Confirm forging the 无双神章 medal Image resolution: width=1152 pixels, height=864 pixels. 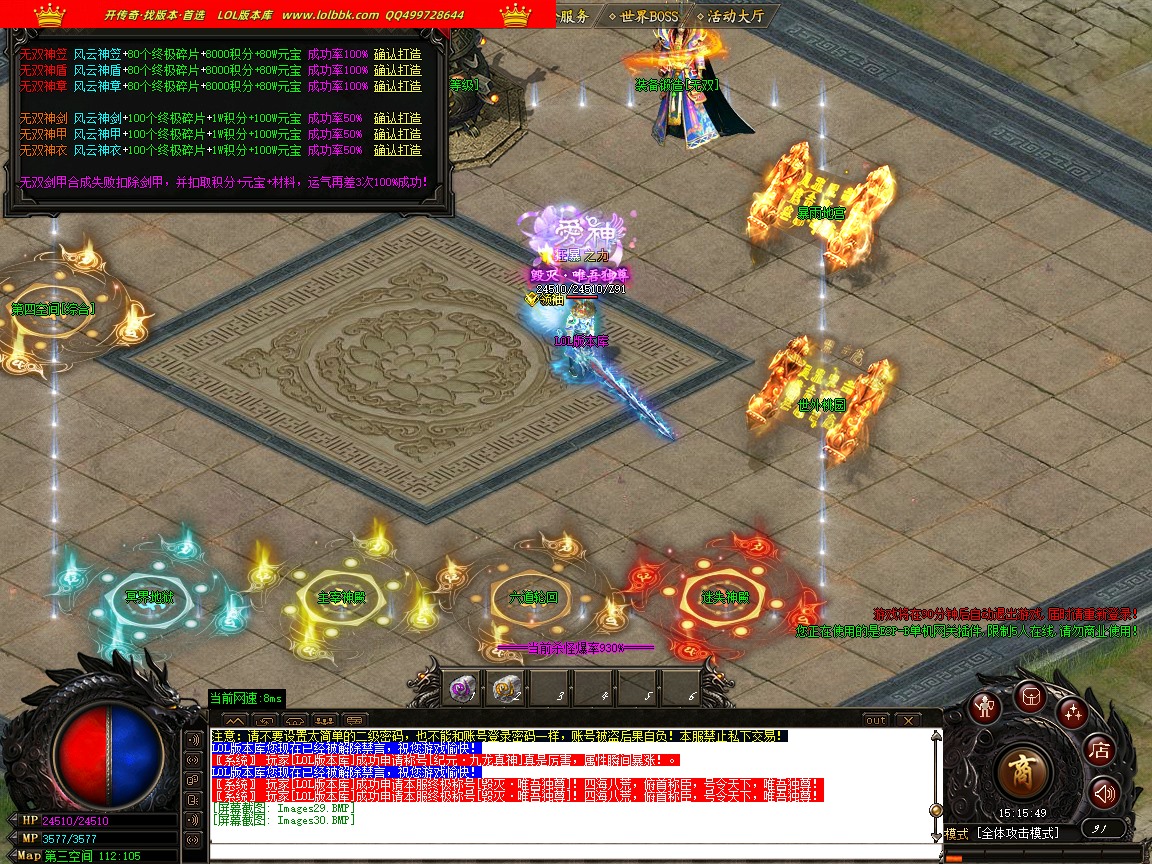(397, 86)
